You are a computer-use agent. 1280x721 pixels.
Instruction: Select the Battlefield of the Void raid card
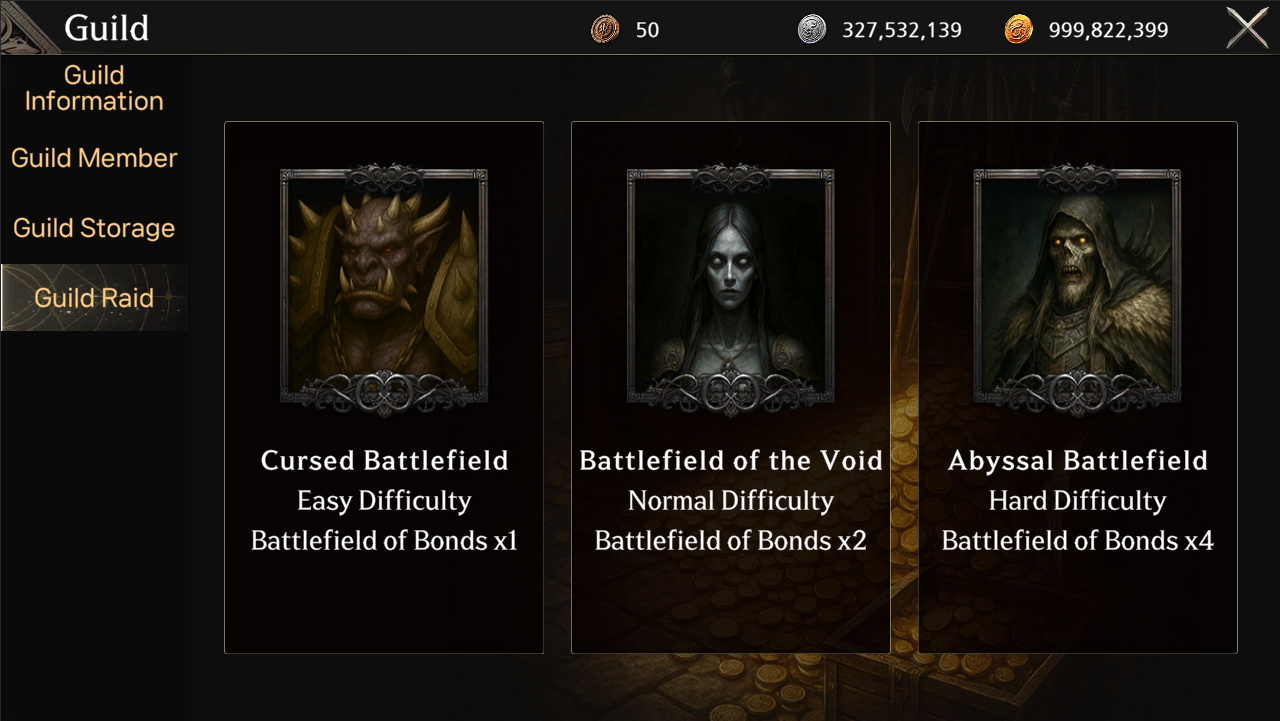(731, 388)
